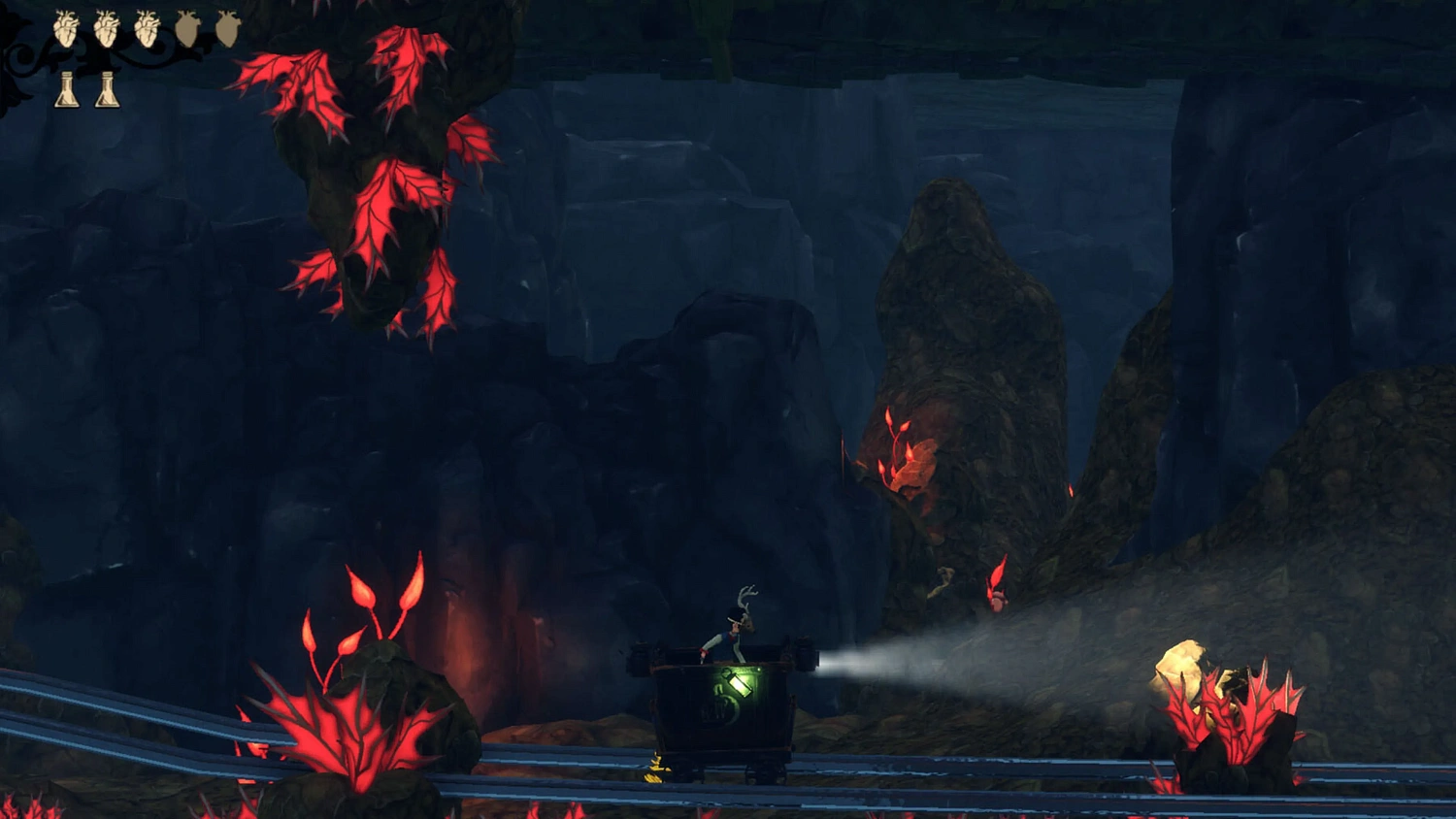Select the first empty heart icon
Viewport: 1456px width, 819px height.
[x=186, y=28]
